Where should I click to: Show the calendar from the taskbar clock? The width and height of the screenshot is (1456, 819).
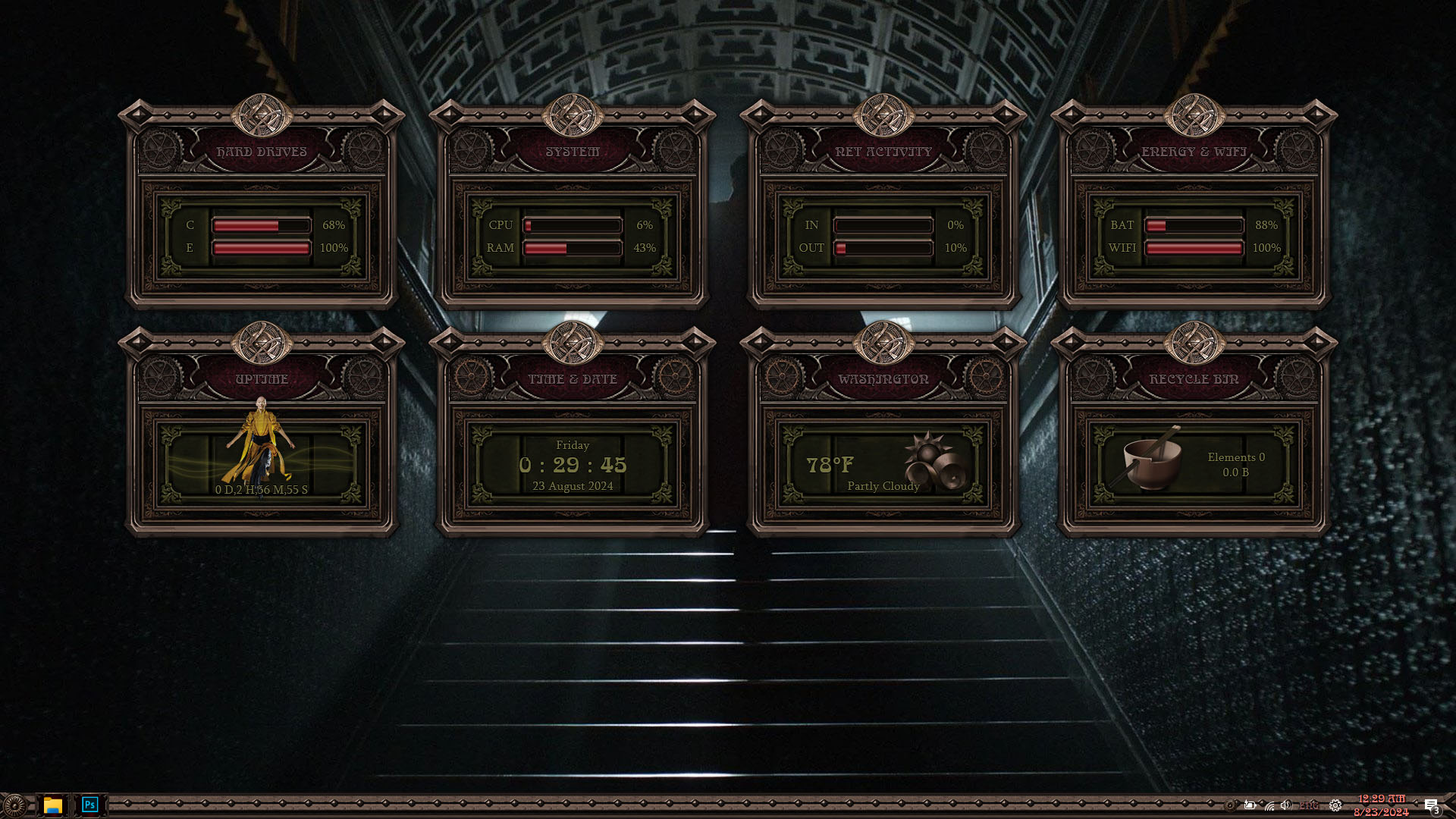(1381, 805)
